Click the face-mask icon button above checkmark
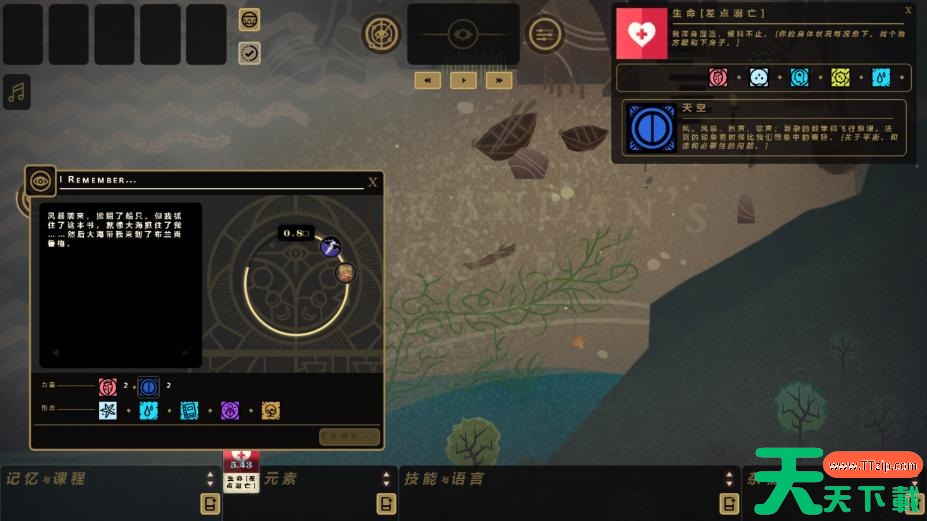The image size is (927, 521). tap(250, 20)
